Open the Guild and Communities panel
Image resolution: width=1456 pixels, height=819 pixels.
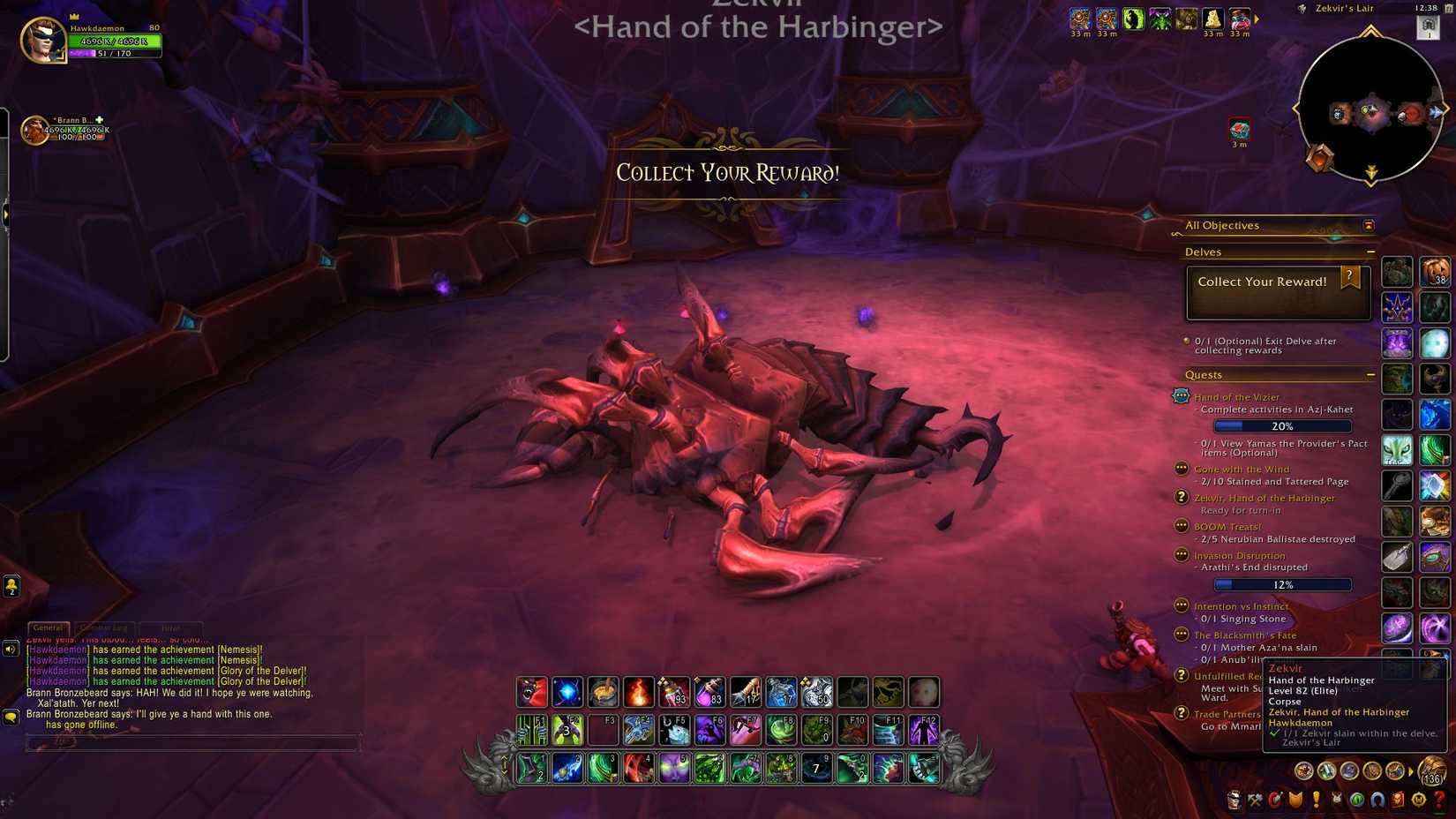(1335, 800)
